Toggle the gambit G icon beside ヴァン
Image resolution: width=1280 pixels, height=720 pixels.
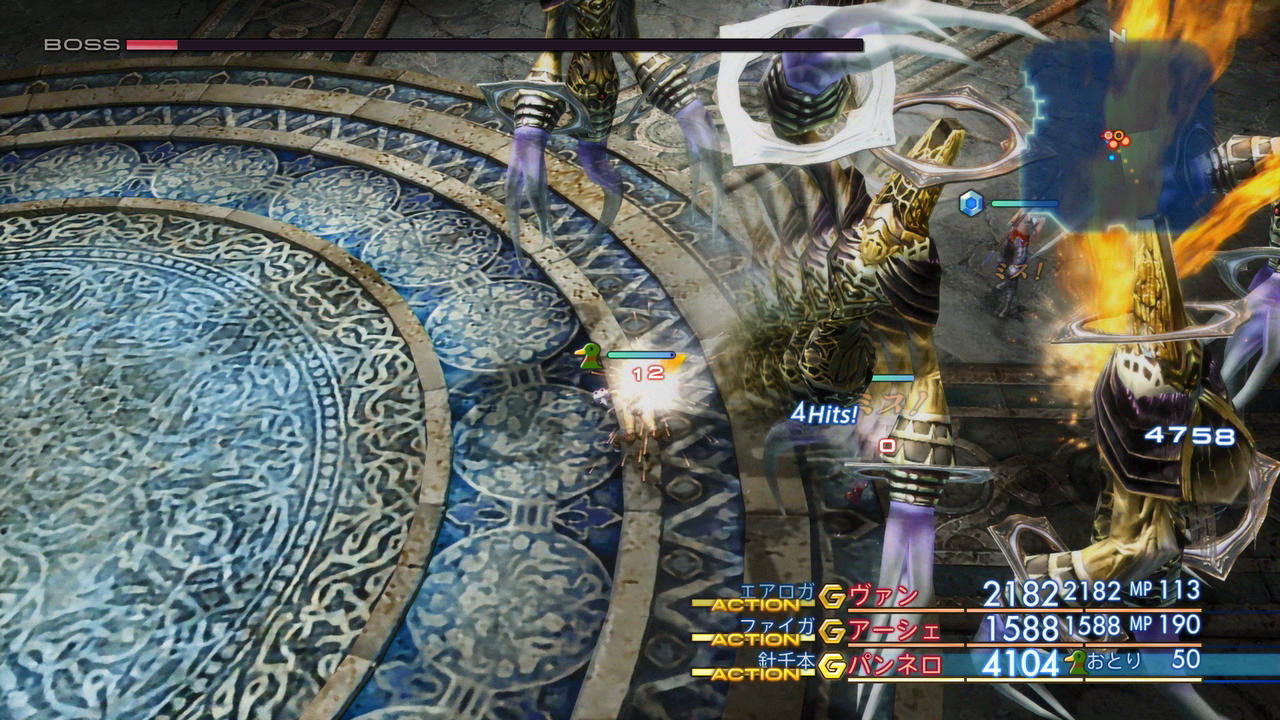click(832, 597)
